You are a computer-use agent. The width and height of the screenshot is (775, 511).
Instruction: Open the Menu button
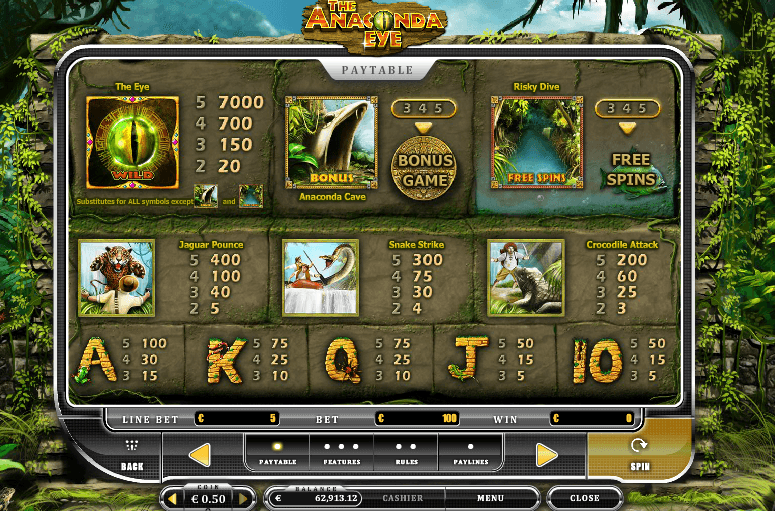pos(490,498)
